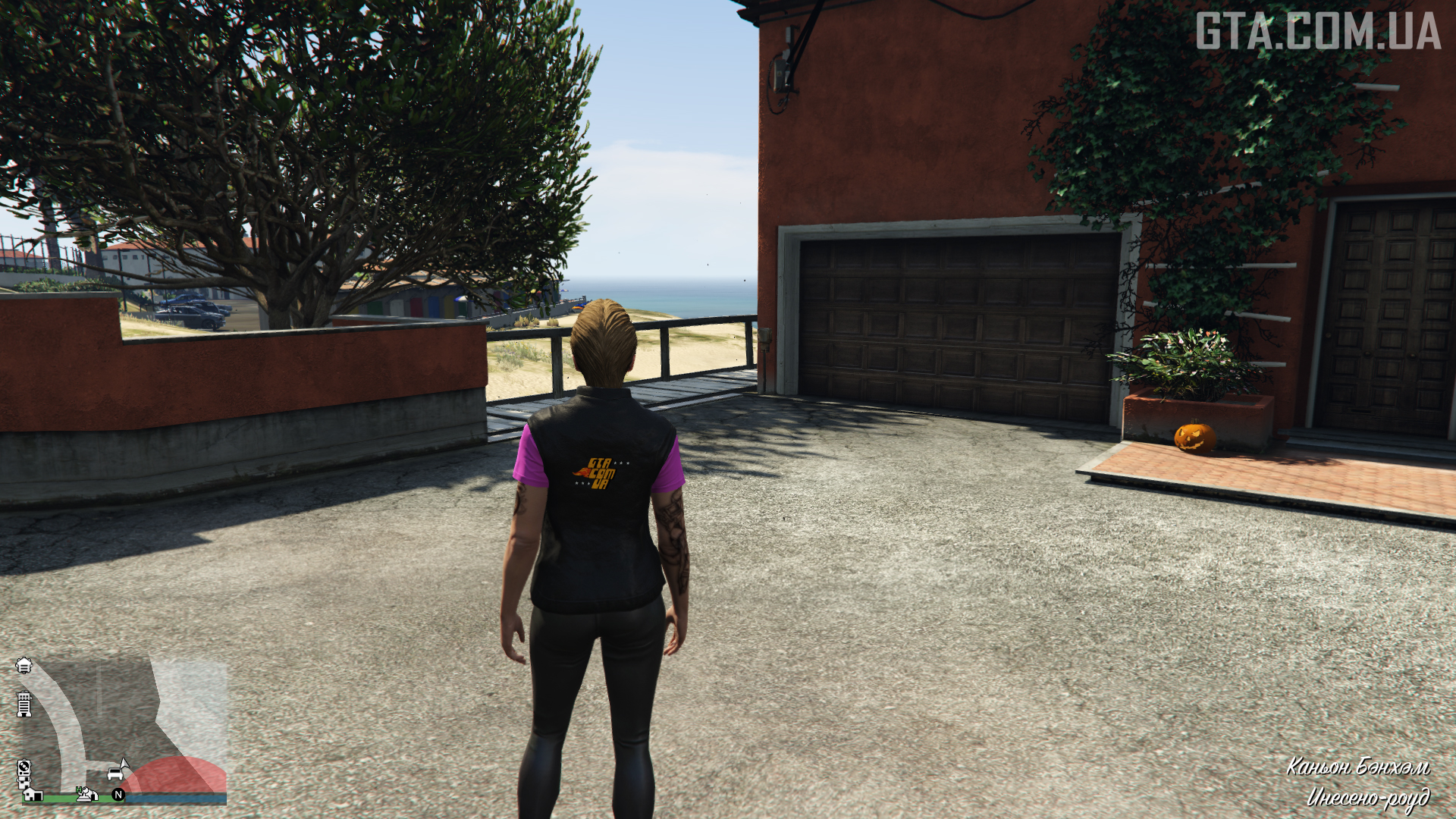Click the GTA.COM.UA watermark
Image resolution: width=1456 pixels, height=819 pixels.
(1318, 32)
